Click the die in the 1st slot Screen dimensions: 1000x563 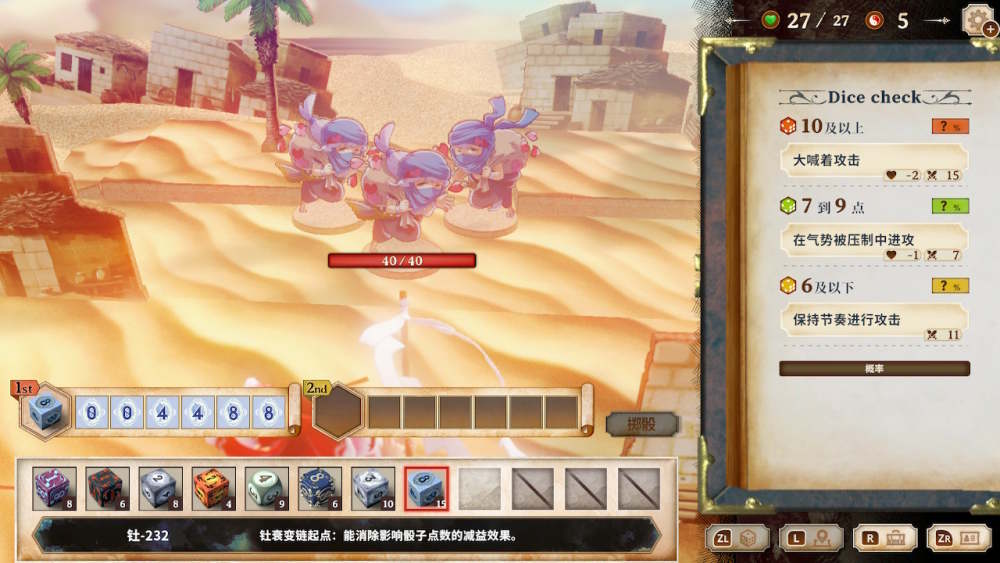[x=45, y=412]
